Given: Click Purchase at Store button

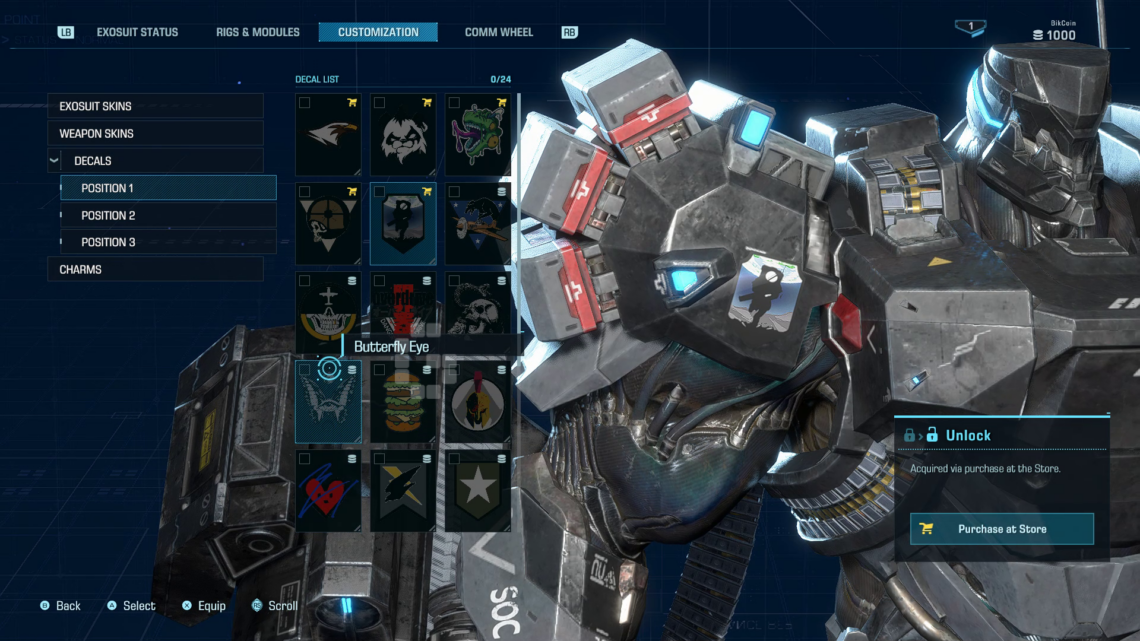Looking at the screenshot, I should coord(1001,529).
